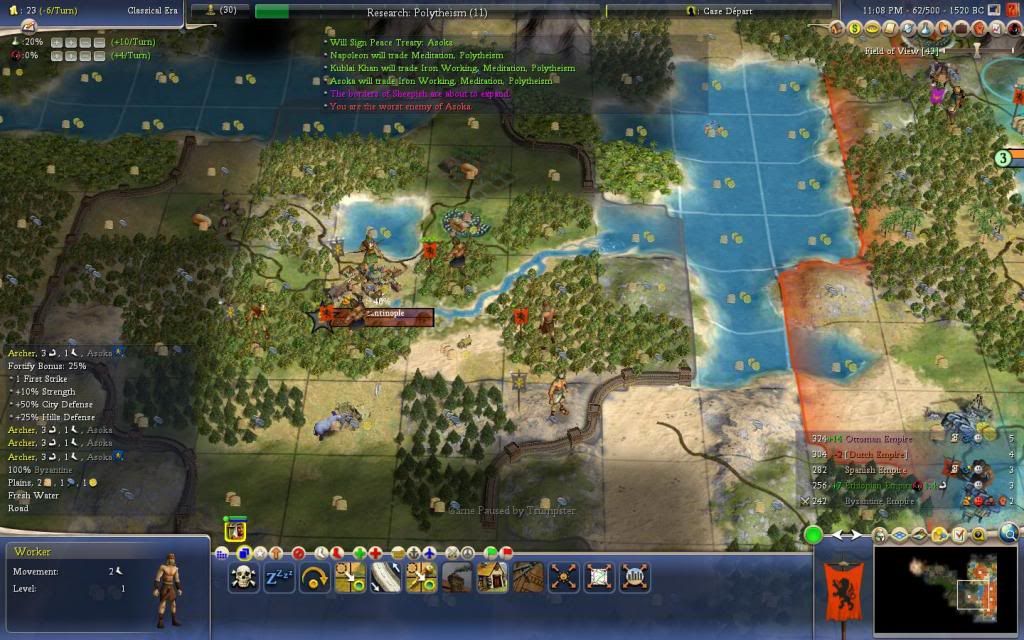Screen dimensions: 1024x640
Task: Click the green end turn button
Action: (x=814, y=535)
